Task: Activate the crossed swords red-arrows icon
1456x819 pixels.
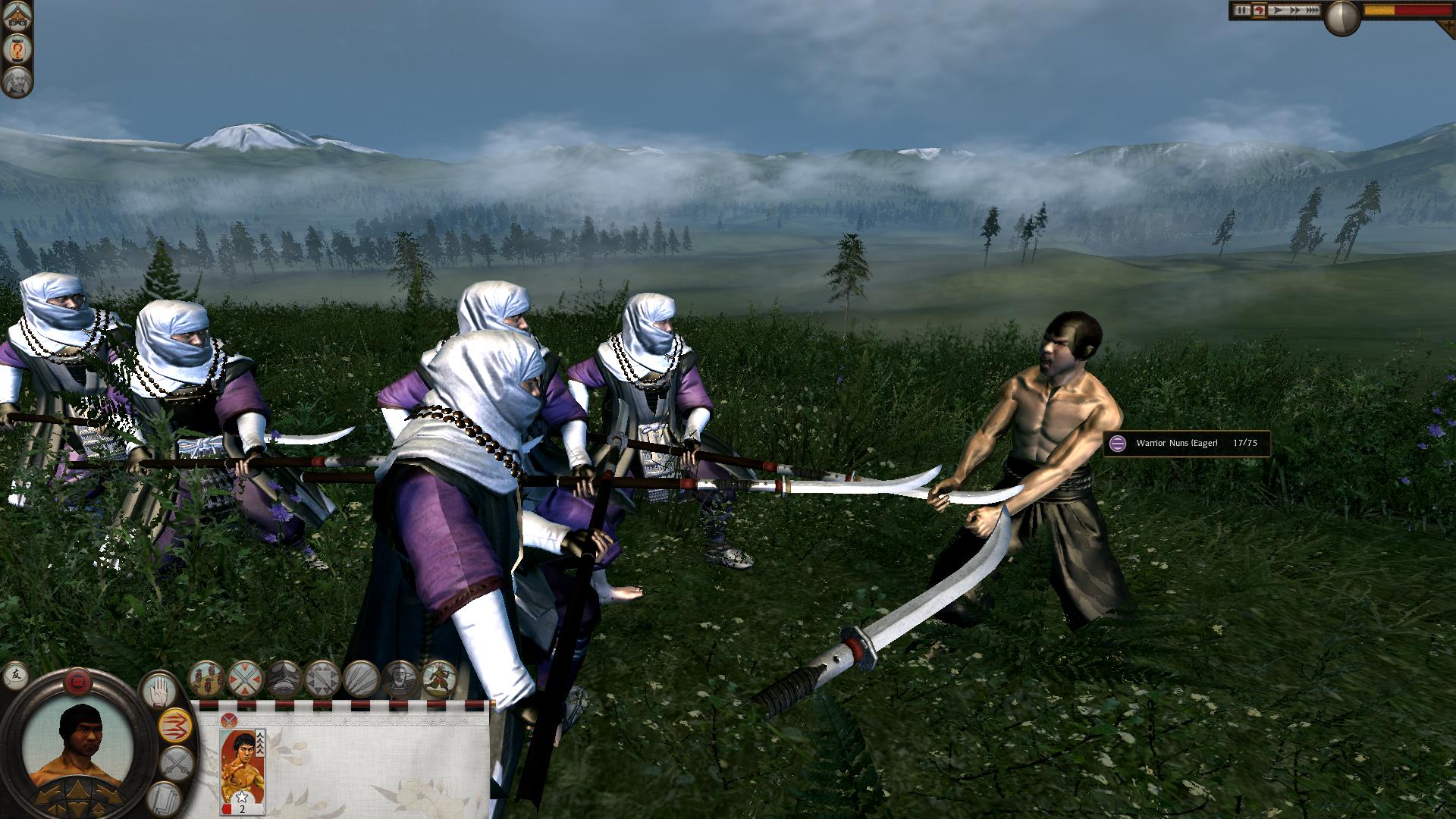Action: 245,679
